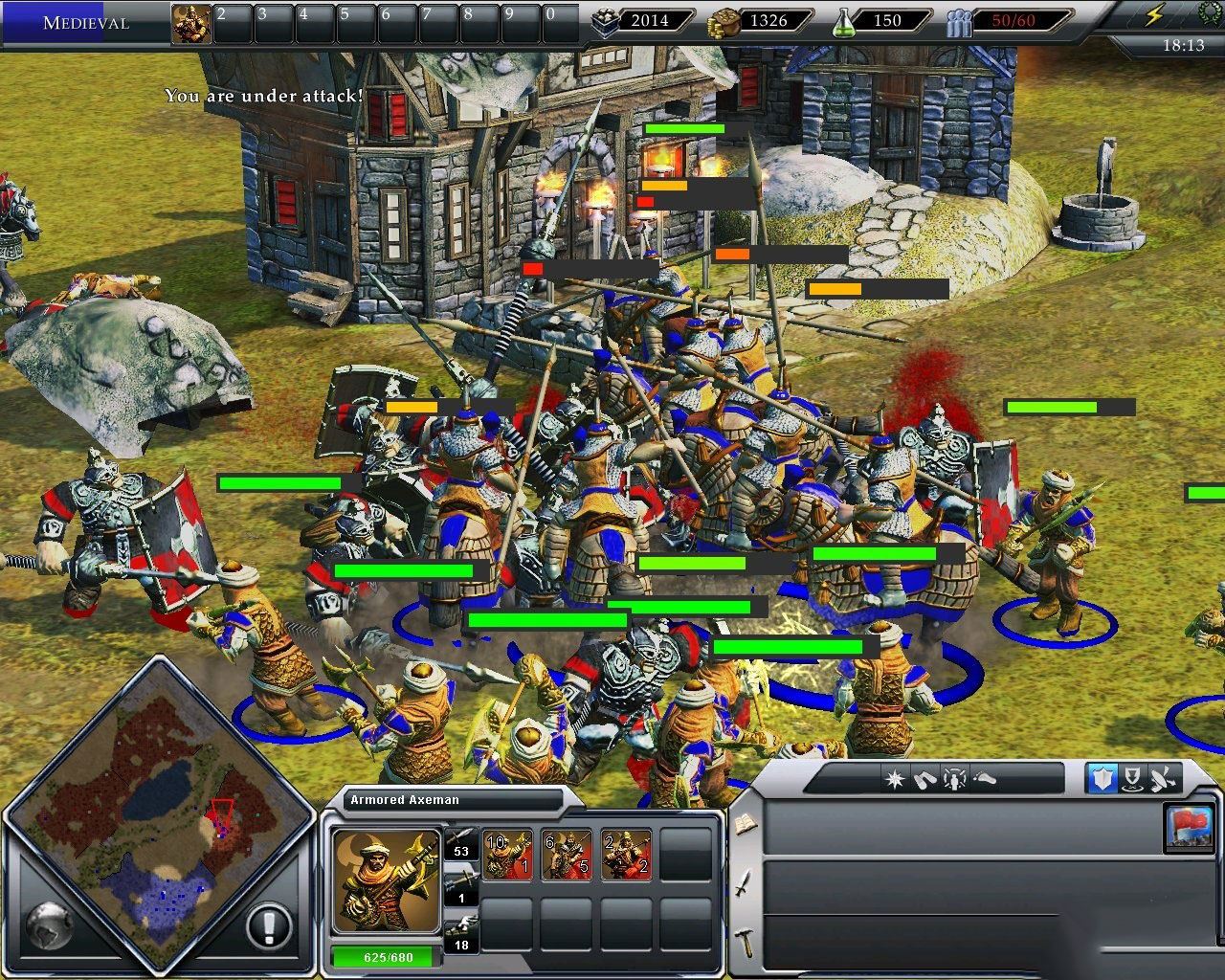Open the lightning bolt powers icon
Screen dimensions: 1225x980
pos(1155,14)
